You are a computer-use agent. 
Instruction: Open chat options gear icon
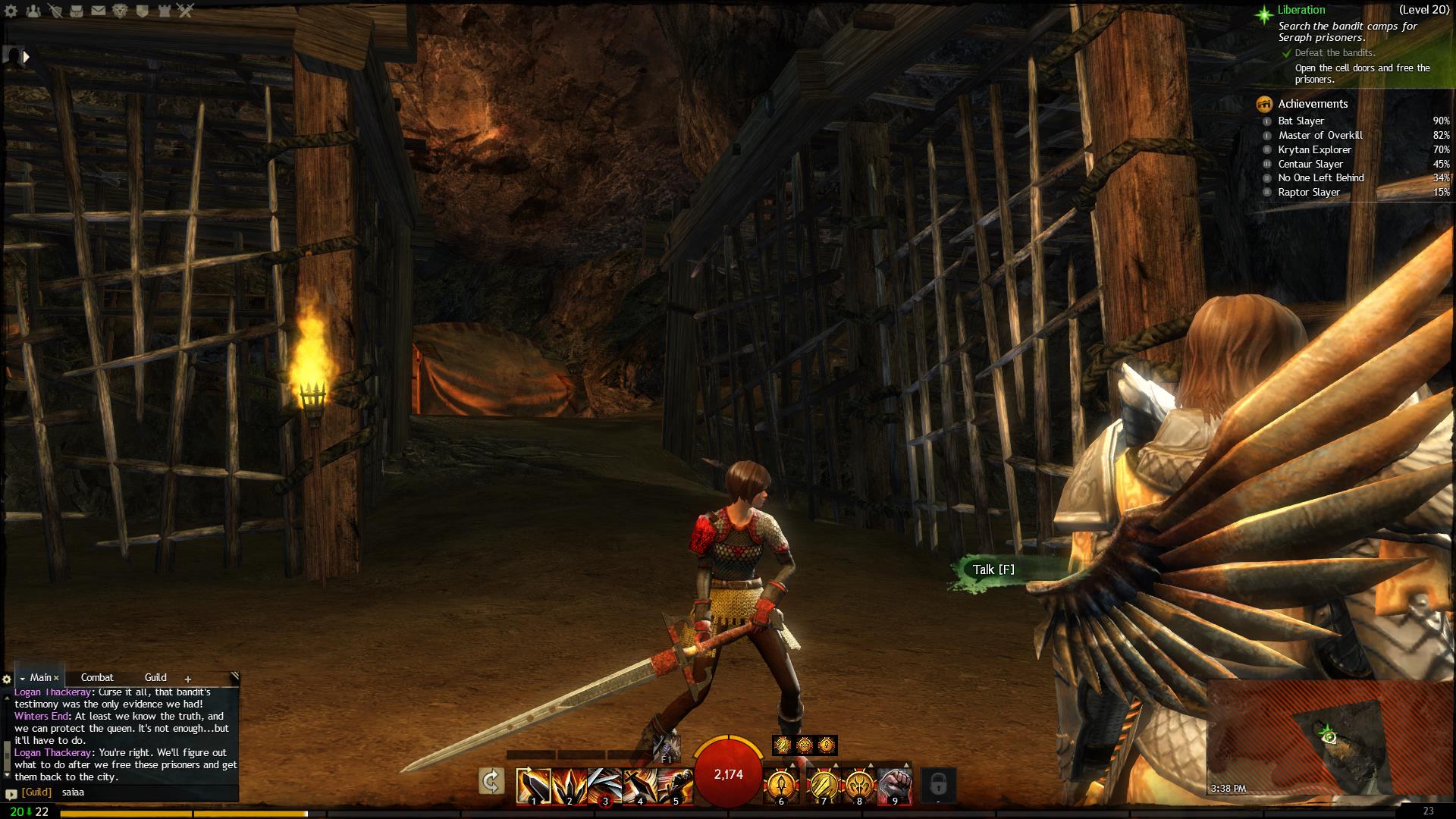7,679
